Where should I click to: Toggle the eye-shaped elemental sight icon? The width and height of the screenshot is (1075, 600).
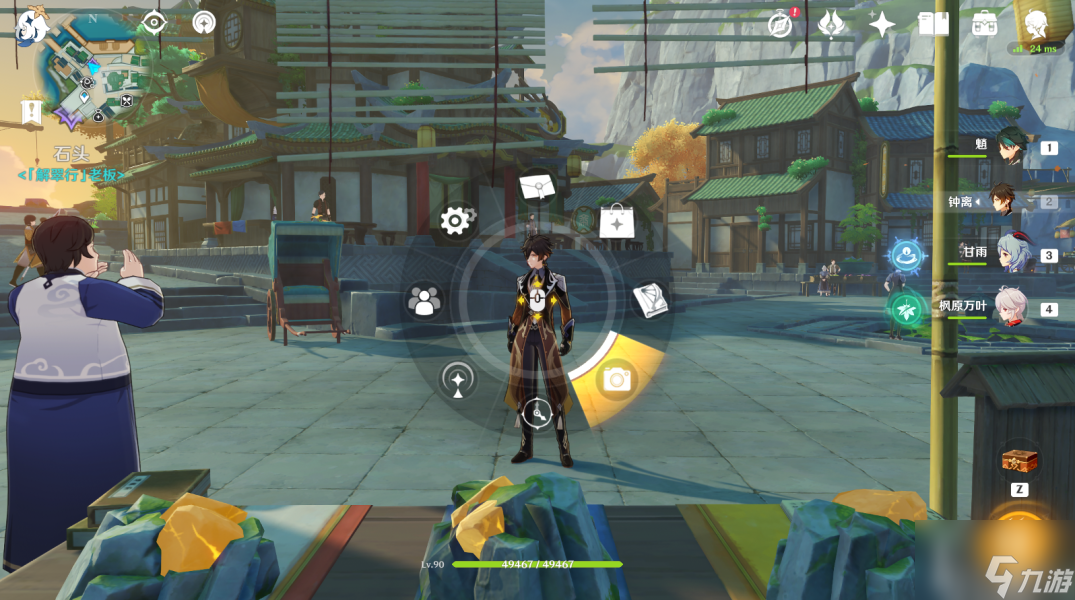pos(153,23)
